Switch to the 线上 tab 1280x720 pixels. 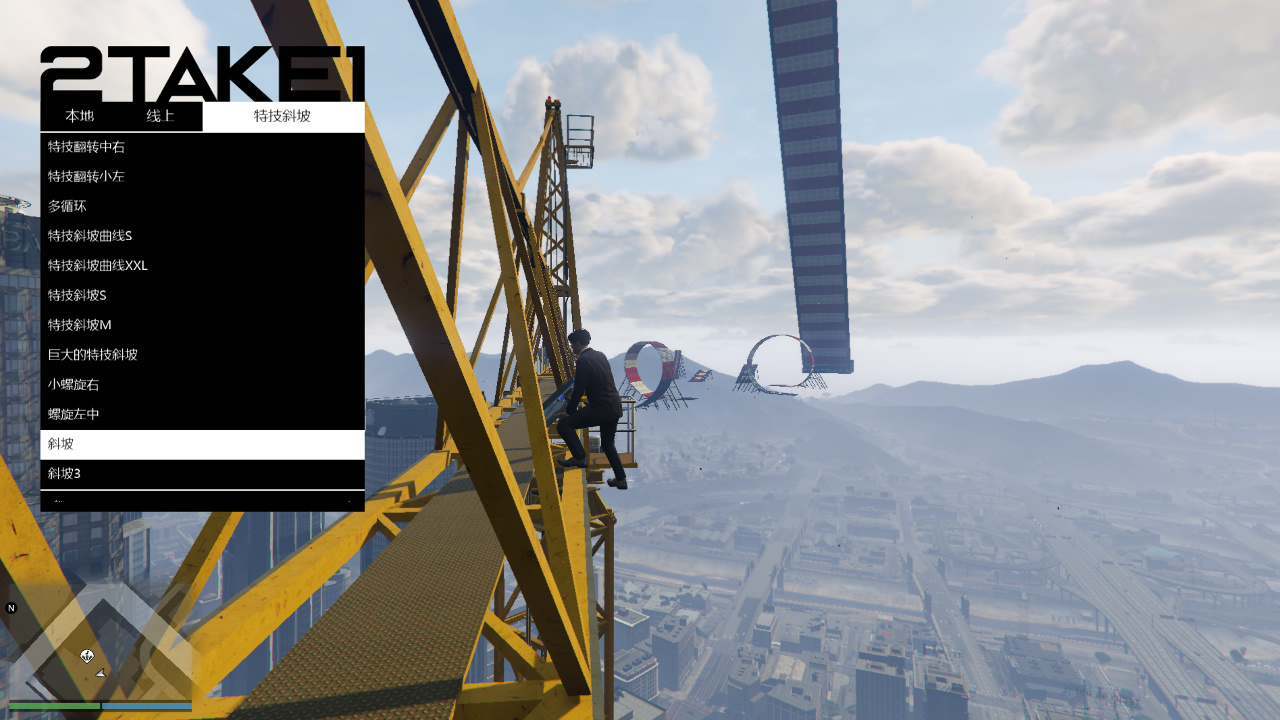tap(161, 116)
